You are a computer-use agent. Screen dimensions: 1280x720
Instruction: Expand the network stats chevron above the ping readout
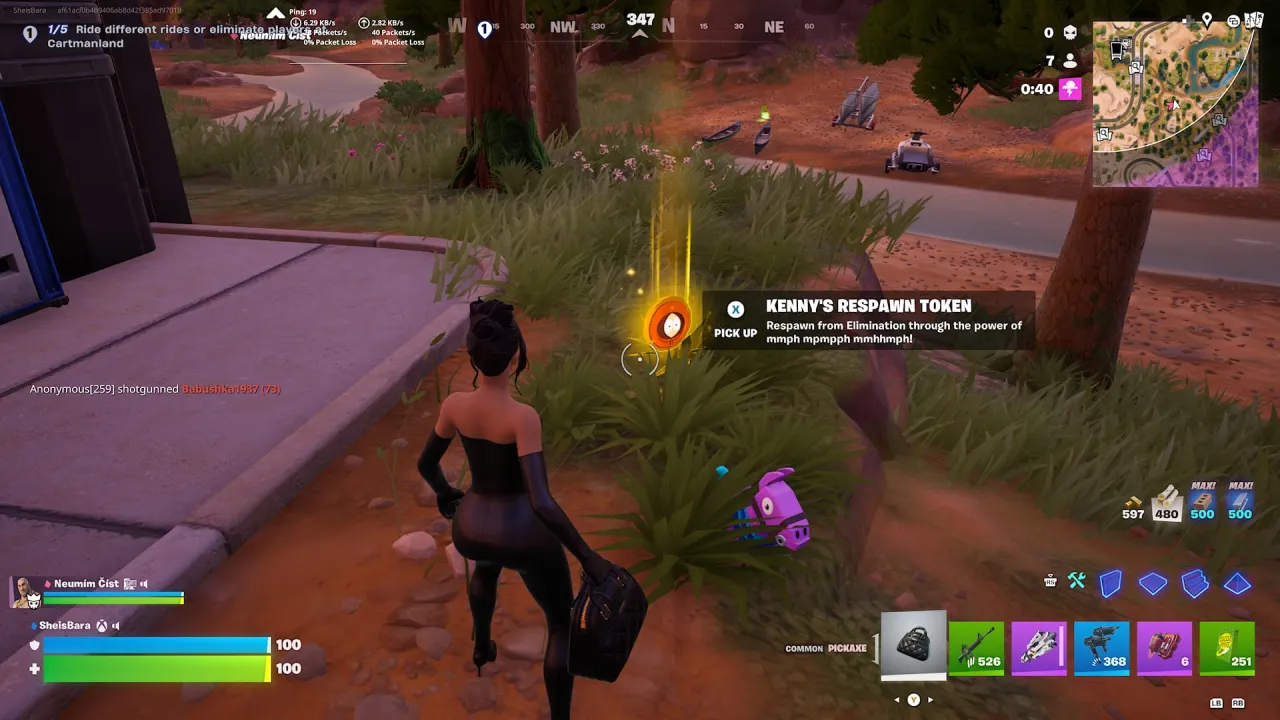(275, 13)
